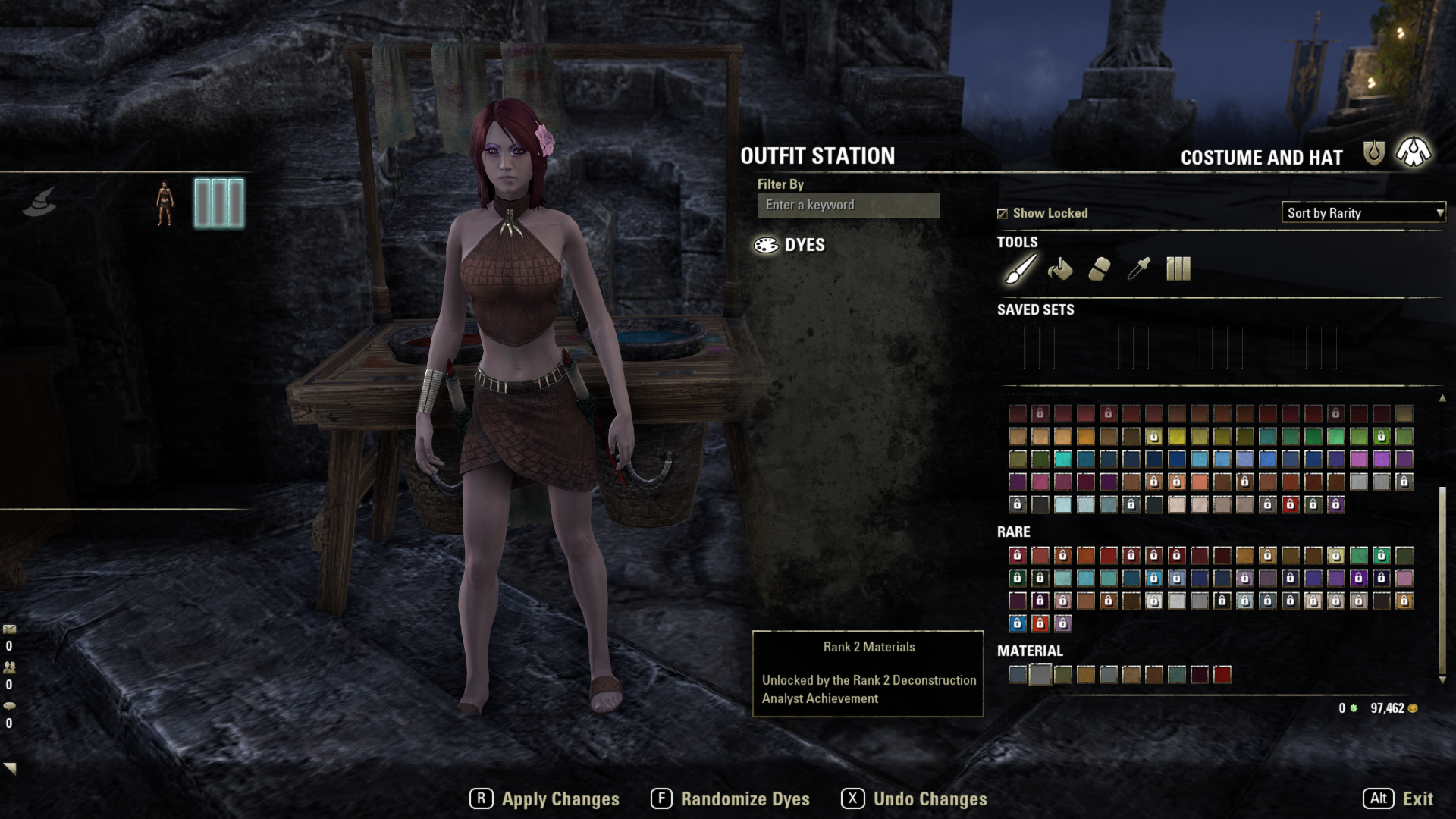Image resolution: width=1456 pixels, height=819 pixels.
Task: Pick the unlocked bright yellow dye swatch
Action: (1176, 437)
